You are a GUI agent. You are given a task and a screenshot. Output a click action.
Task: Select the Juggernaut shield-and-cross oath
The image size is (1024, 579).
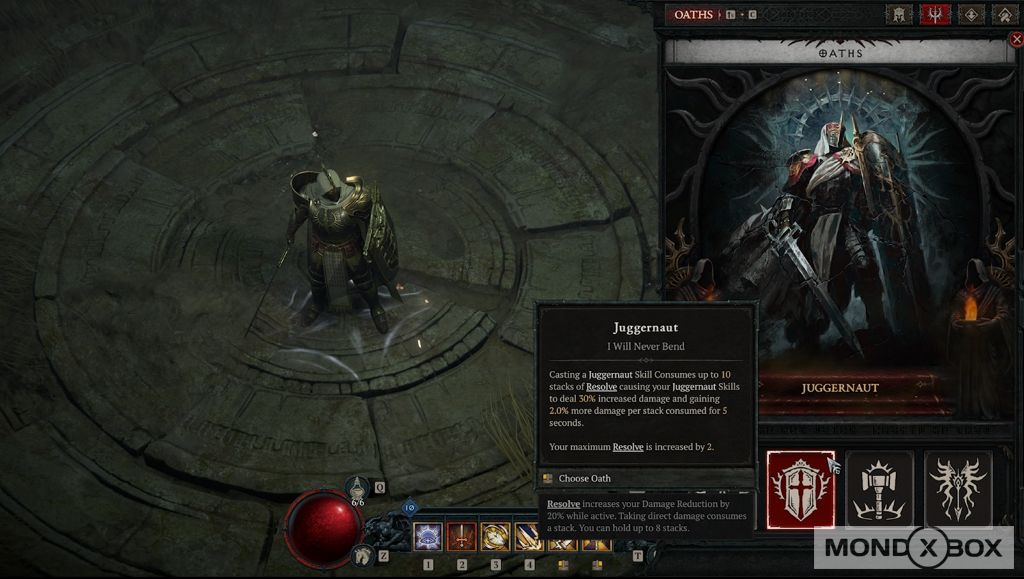pyautogui.click(x=801, y=490)
